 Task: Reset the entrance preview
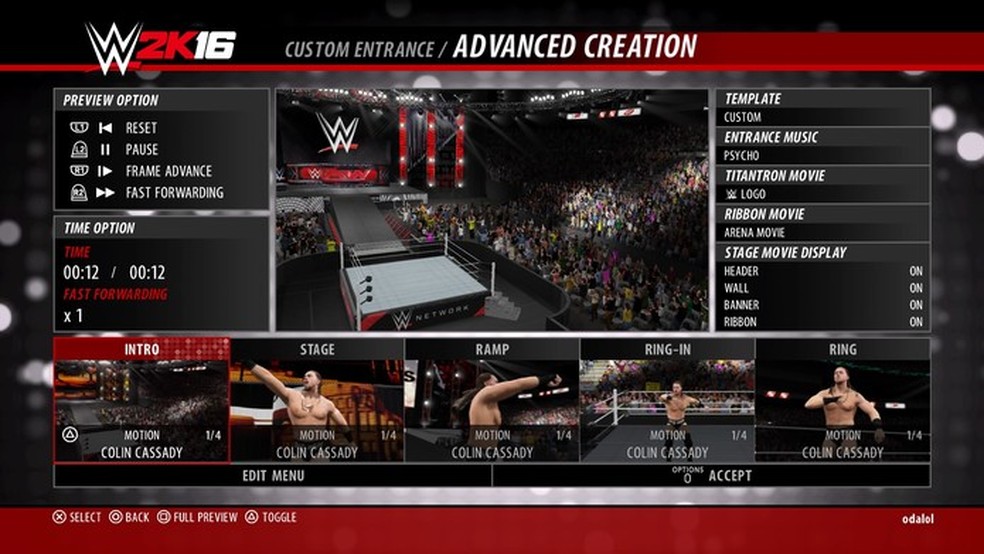140,128
